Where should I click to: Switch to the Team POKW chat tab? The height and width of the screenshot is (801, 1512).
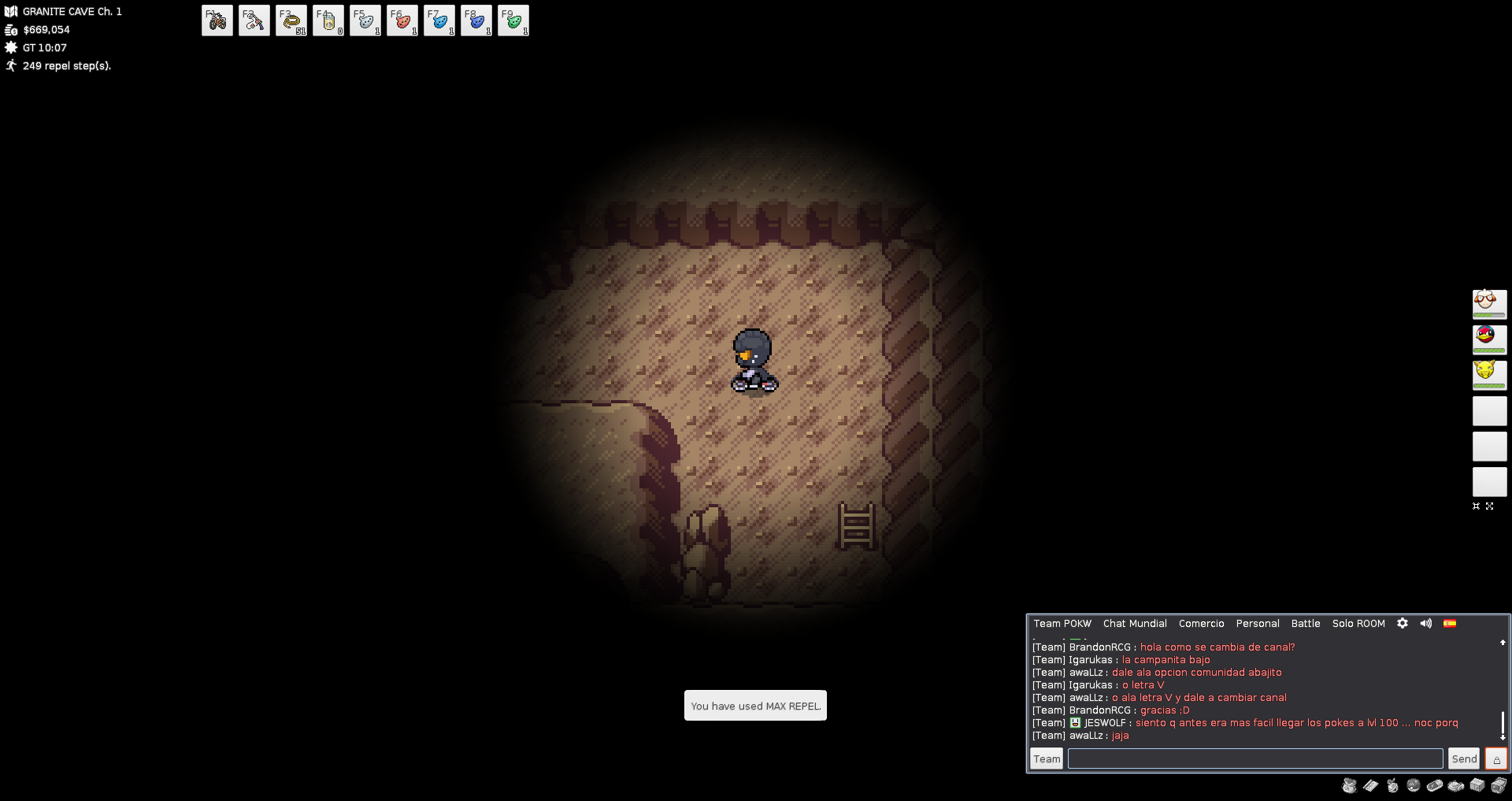[x=1062, y=624]
